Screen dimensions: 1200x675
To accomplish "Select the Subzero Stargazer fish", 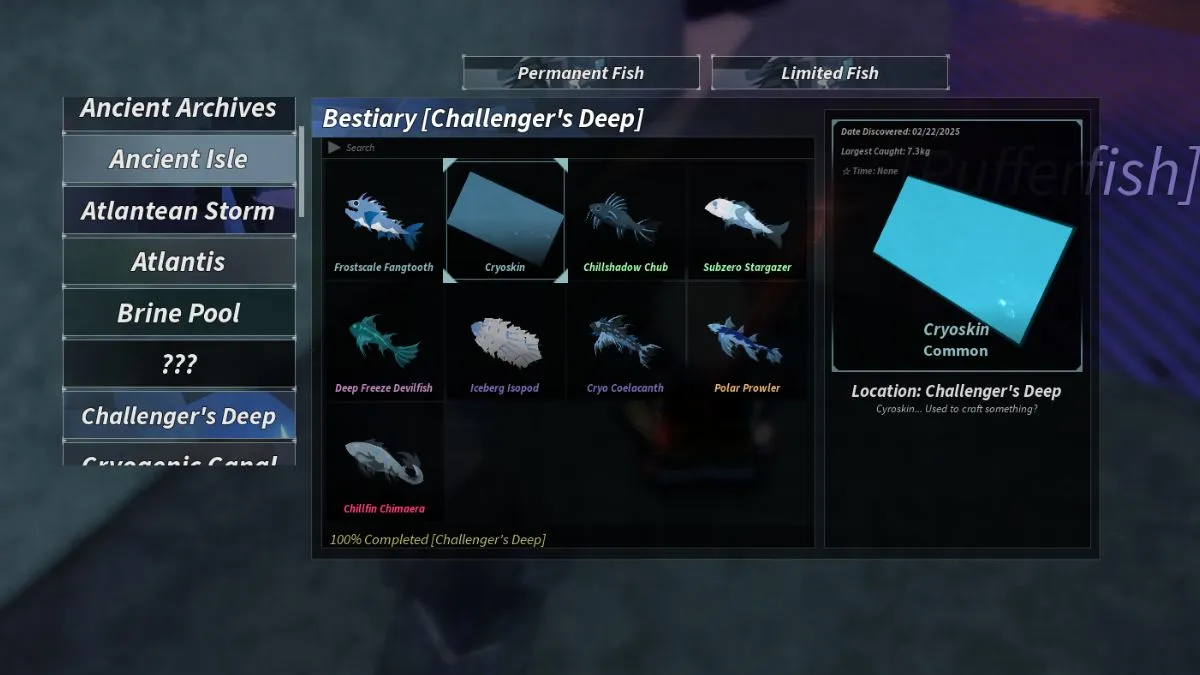I will (747, 222).
